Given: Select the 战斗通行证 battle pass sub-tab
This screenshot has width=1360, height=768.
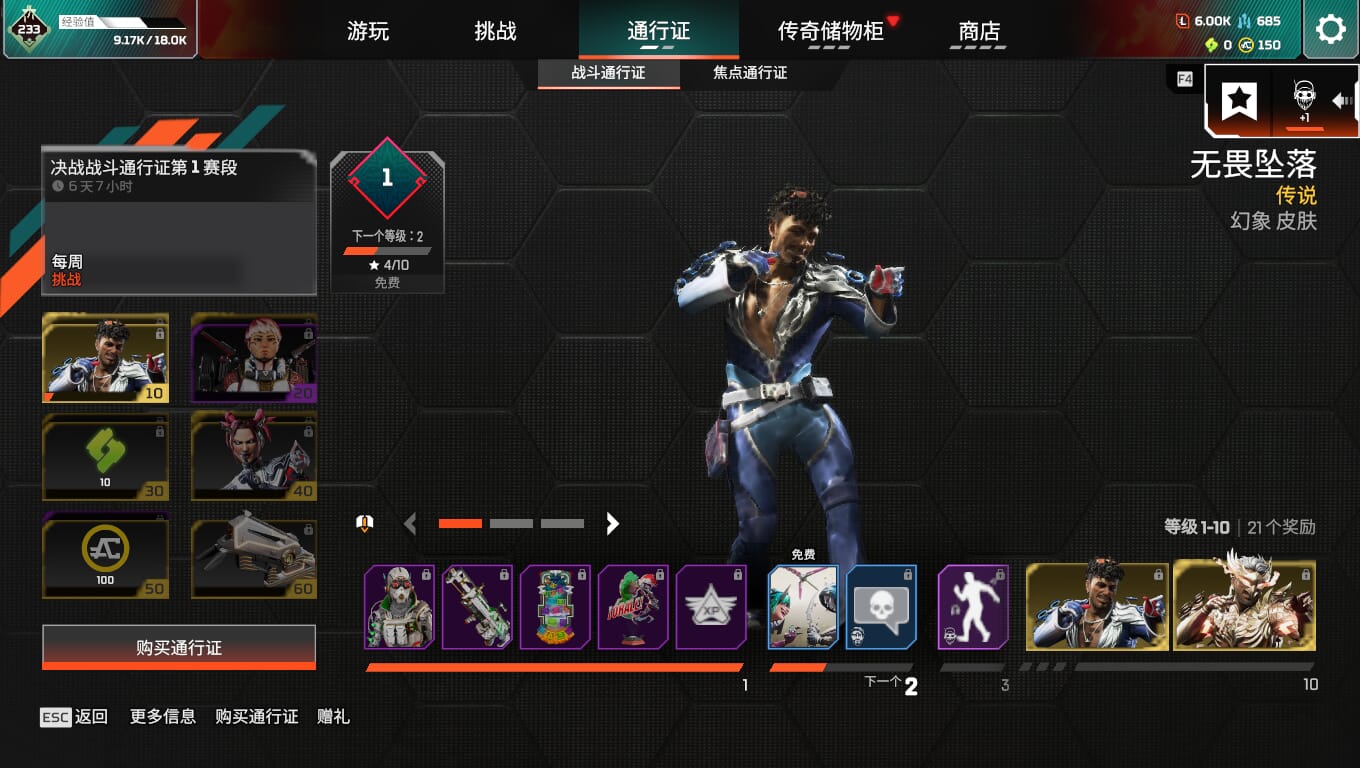Looking at the screenshot, I should pos(608,73).
